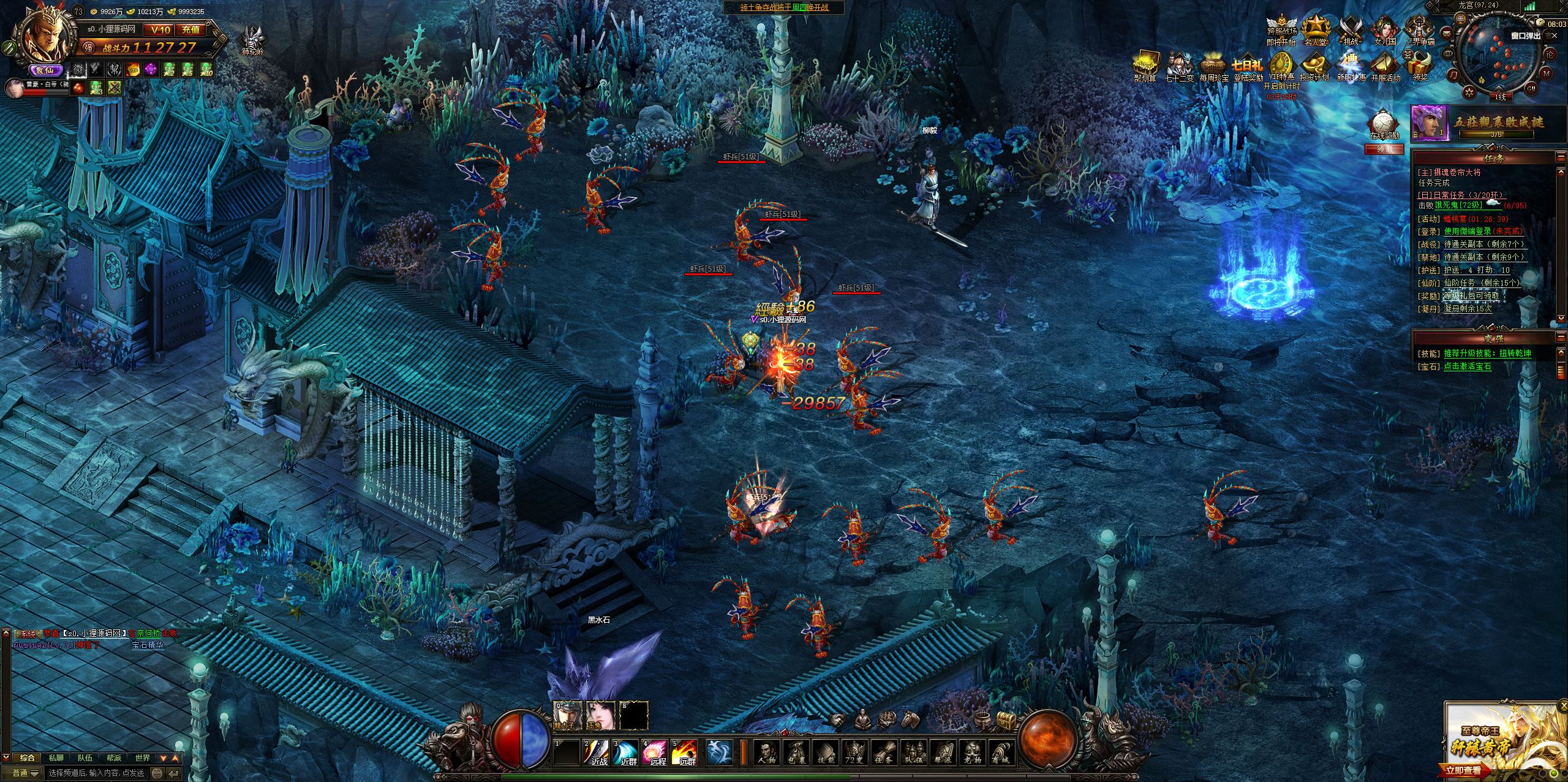Open the 普通 chat channel dropdown
The height and width of the screenshot is (782, 1568).
pyautogui.click(x=26, y=773)
